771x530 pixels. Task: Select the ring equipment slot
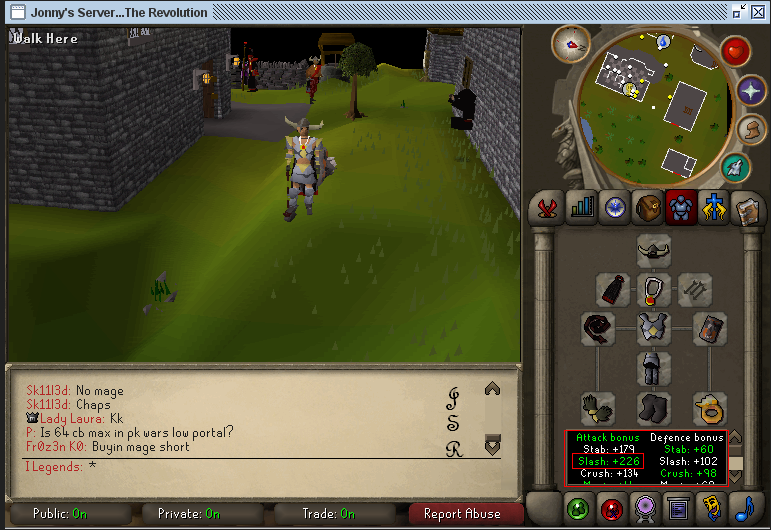(x=709, y=408)
